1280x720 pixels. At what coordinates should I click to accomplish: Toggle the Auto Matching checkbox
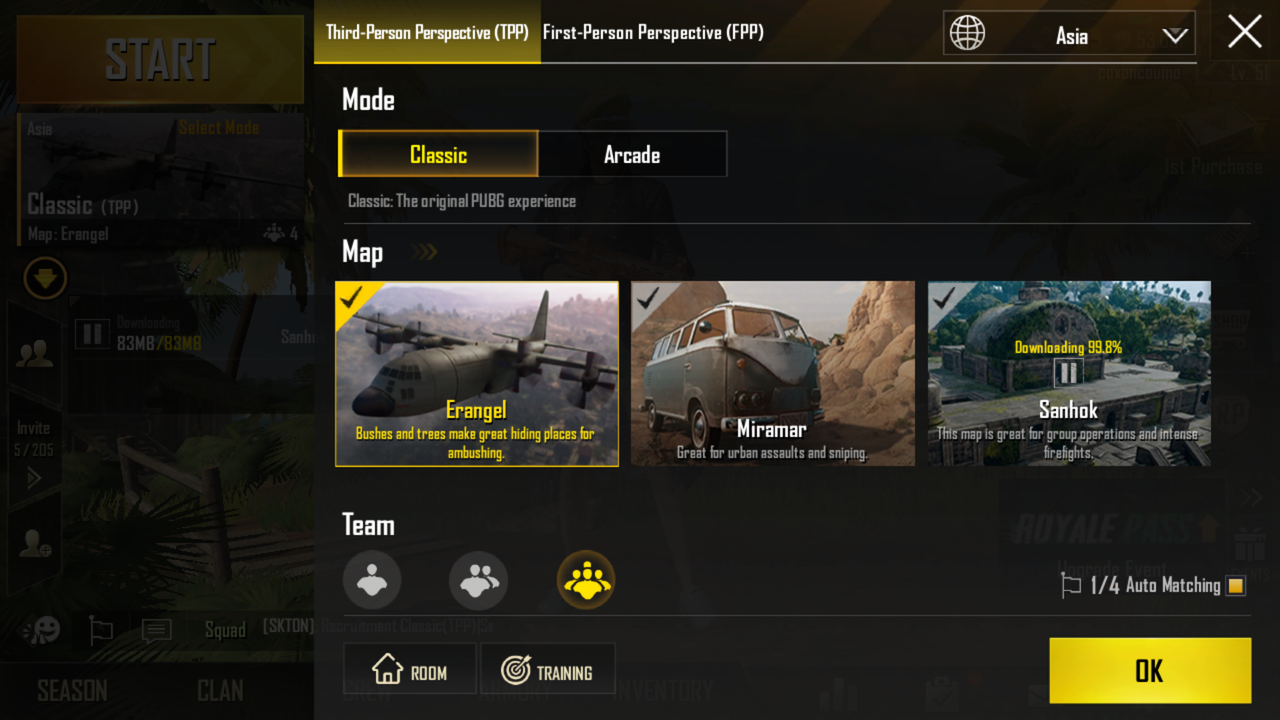coord(1236,586)
